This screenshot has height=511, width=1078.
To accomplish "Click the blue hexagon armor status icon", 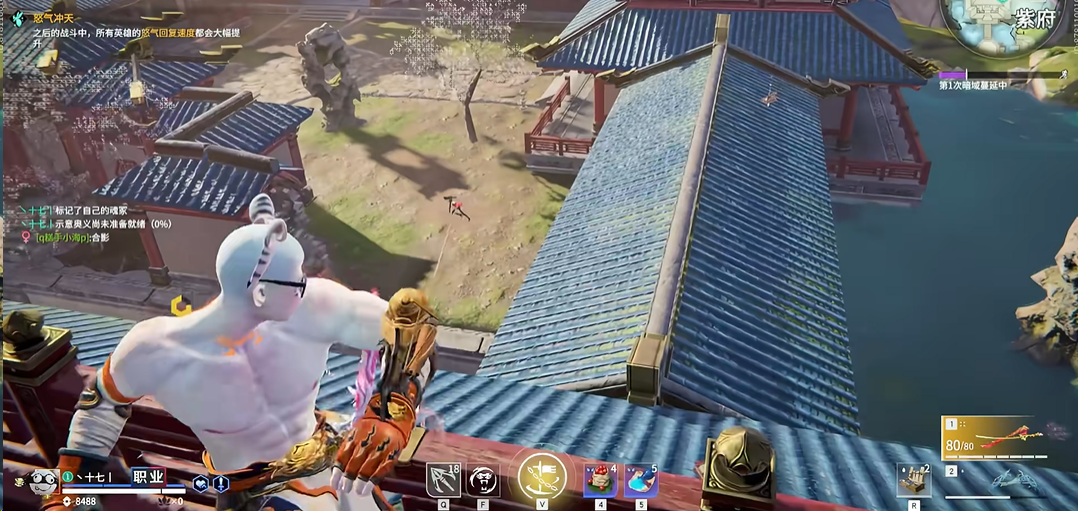I will (x=201, y=484).
